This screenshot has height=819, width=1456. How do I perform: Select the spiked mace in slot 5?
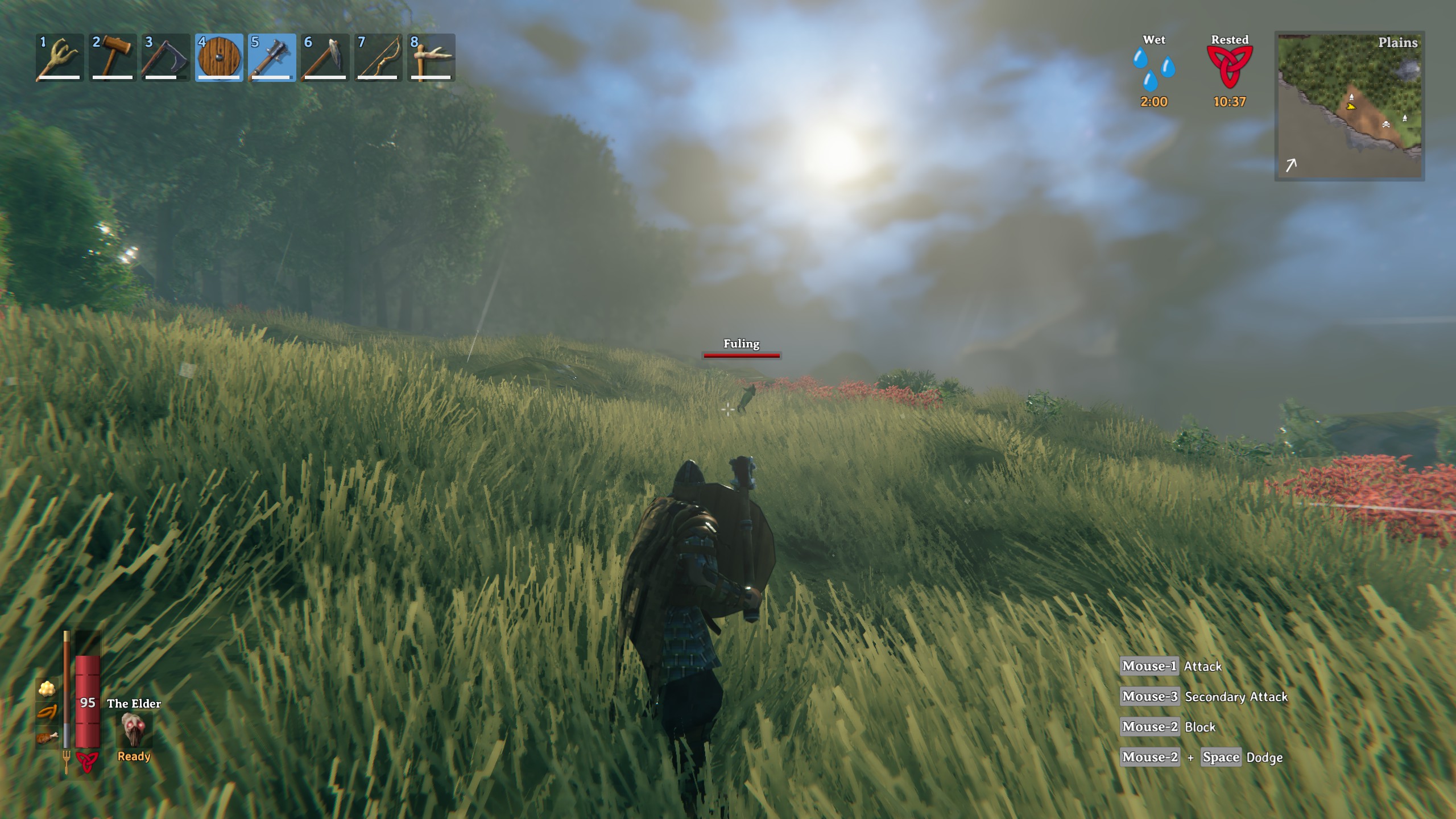tap(272, 58)
